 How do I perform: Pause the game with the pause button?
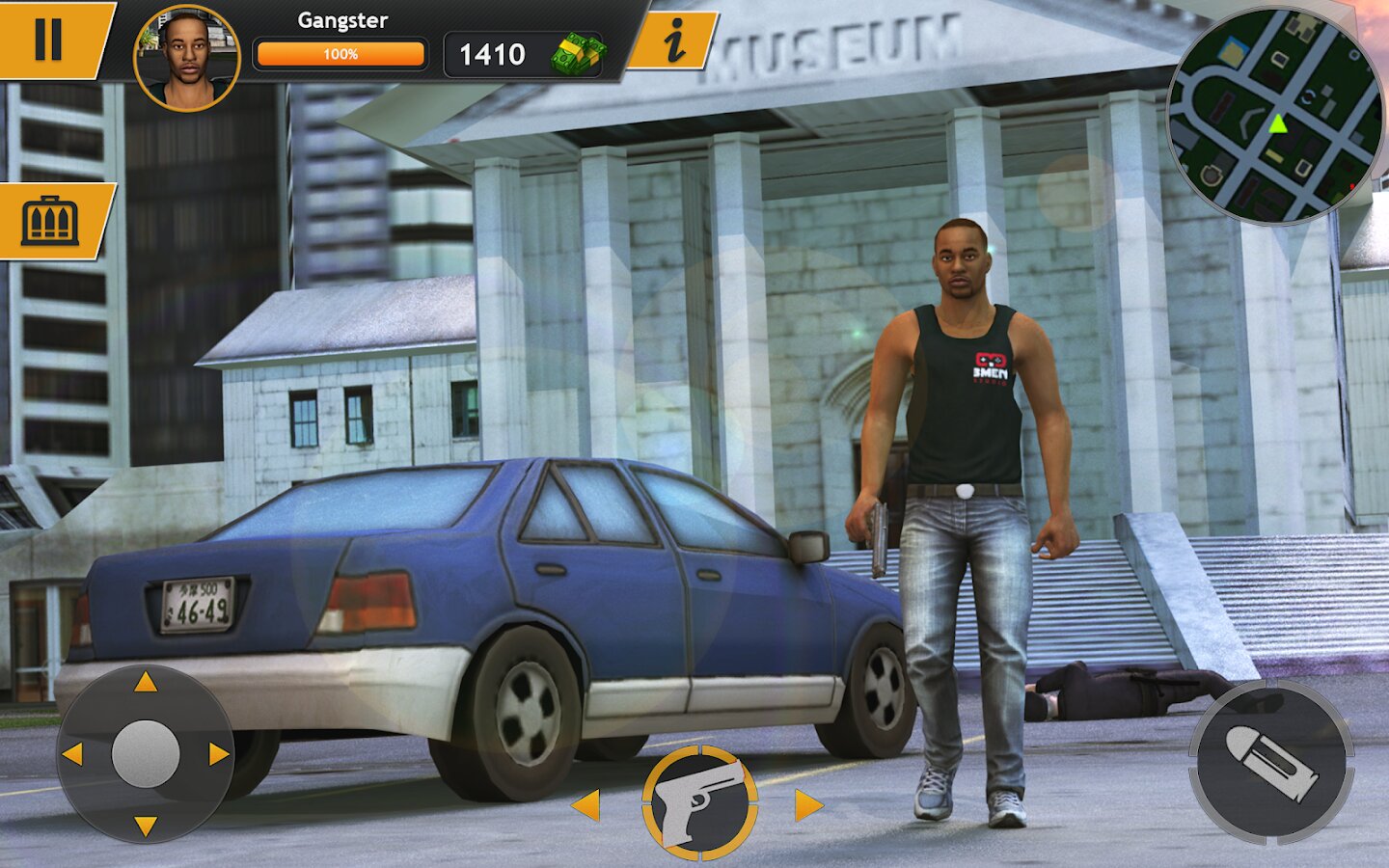pyautogui.click(x=48, y=40)
